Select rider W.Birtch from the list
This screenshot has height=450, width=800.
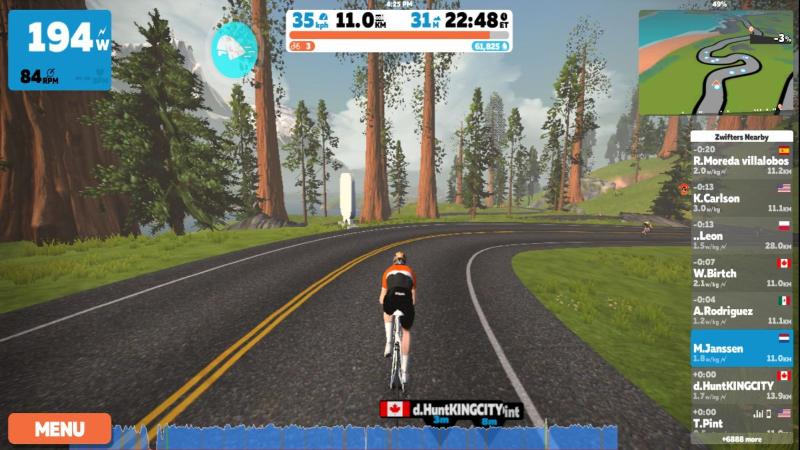point(741,274)
